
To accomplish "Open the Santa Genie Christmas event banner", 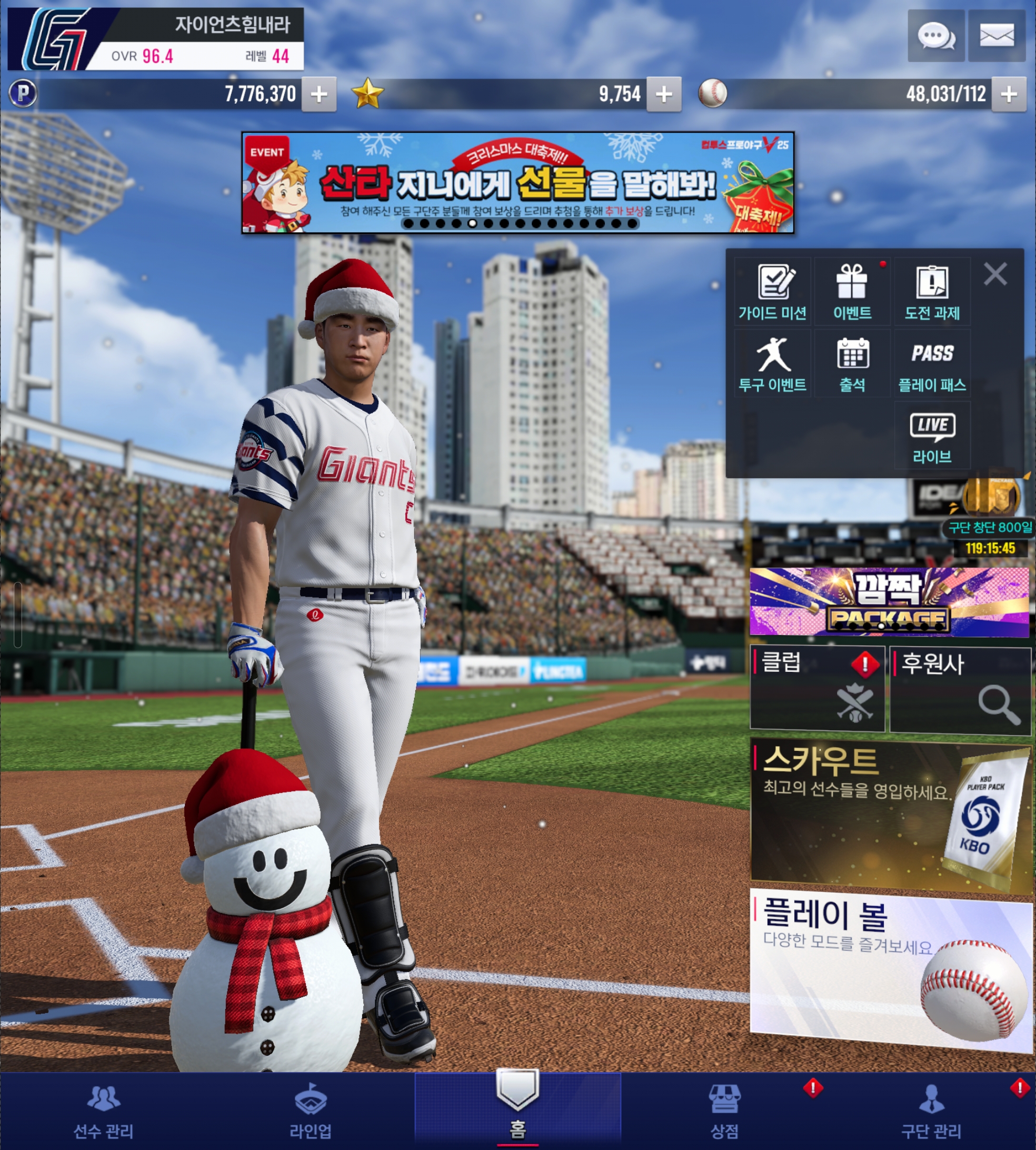I will (x=517, y=182).
